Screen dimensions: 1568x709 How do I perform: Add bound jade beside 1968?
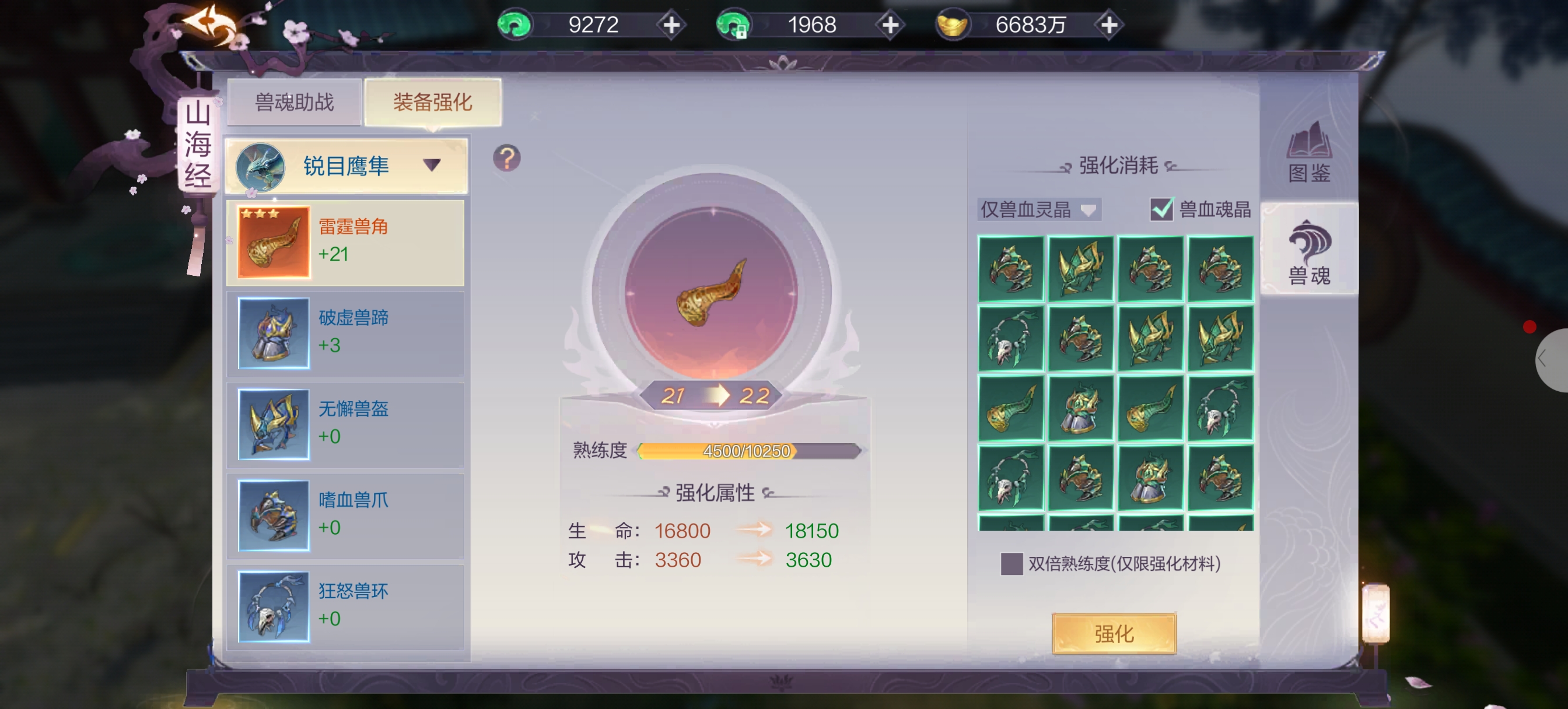[x=890, y=26]
